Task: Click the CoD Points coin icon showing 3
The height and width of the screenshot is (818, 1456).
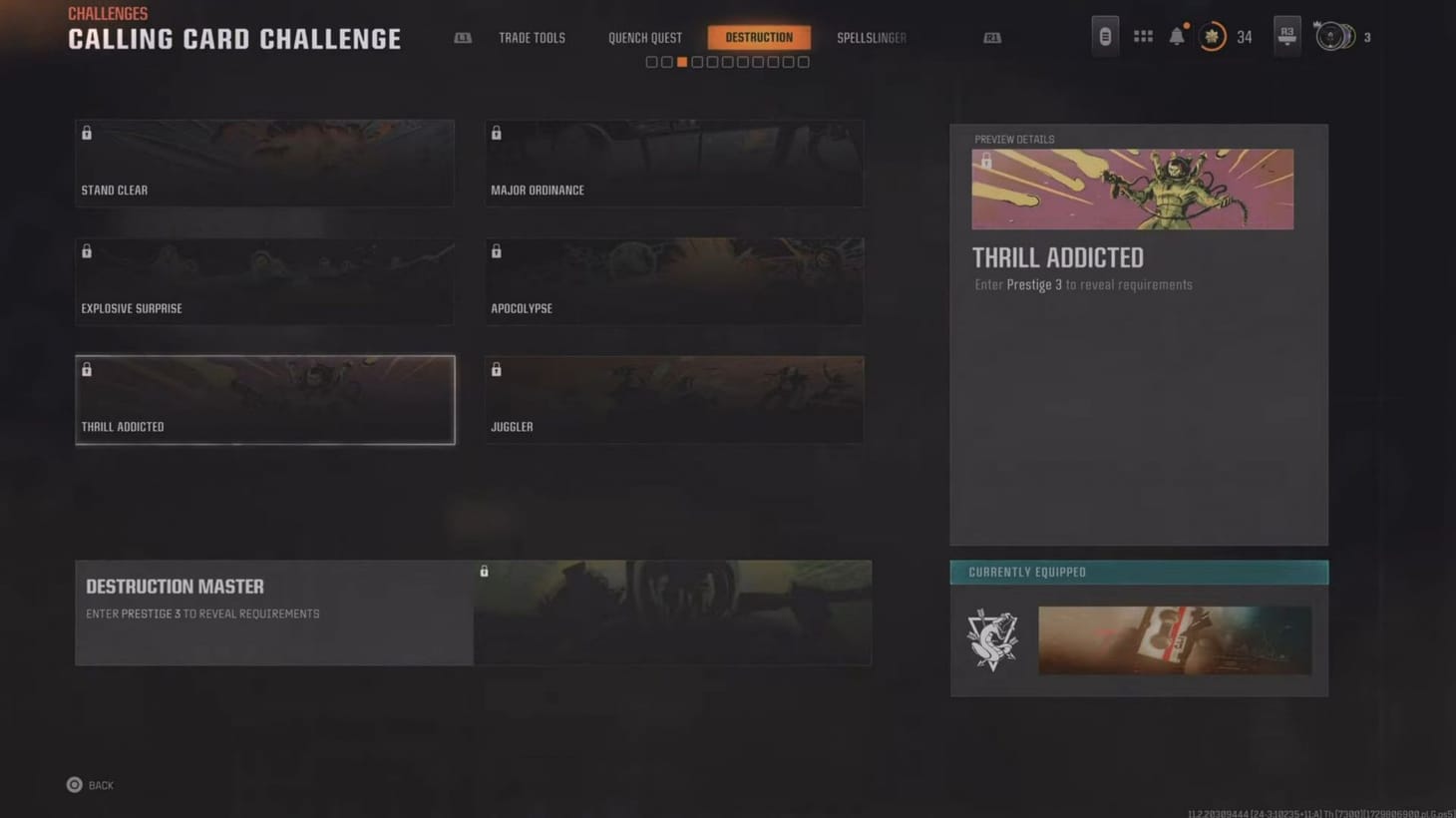Action: tap(1331, 37)
